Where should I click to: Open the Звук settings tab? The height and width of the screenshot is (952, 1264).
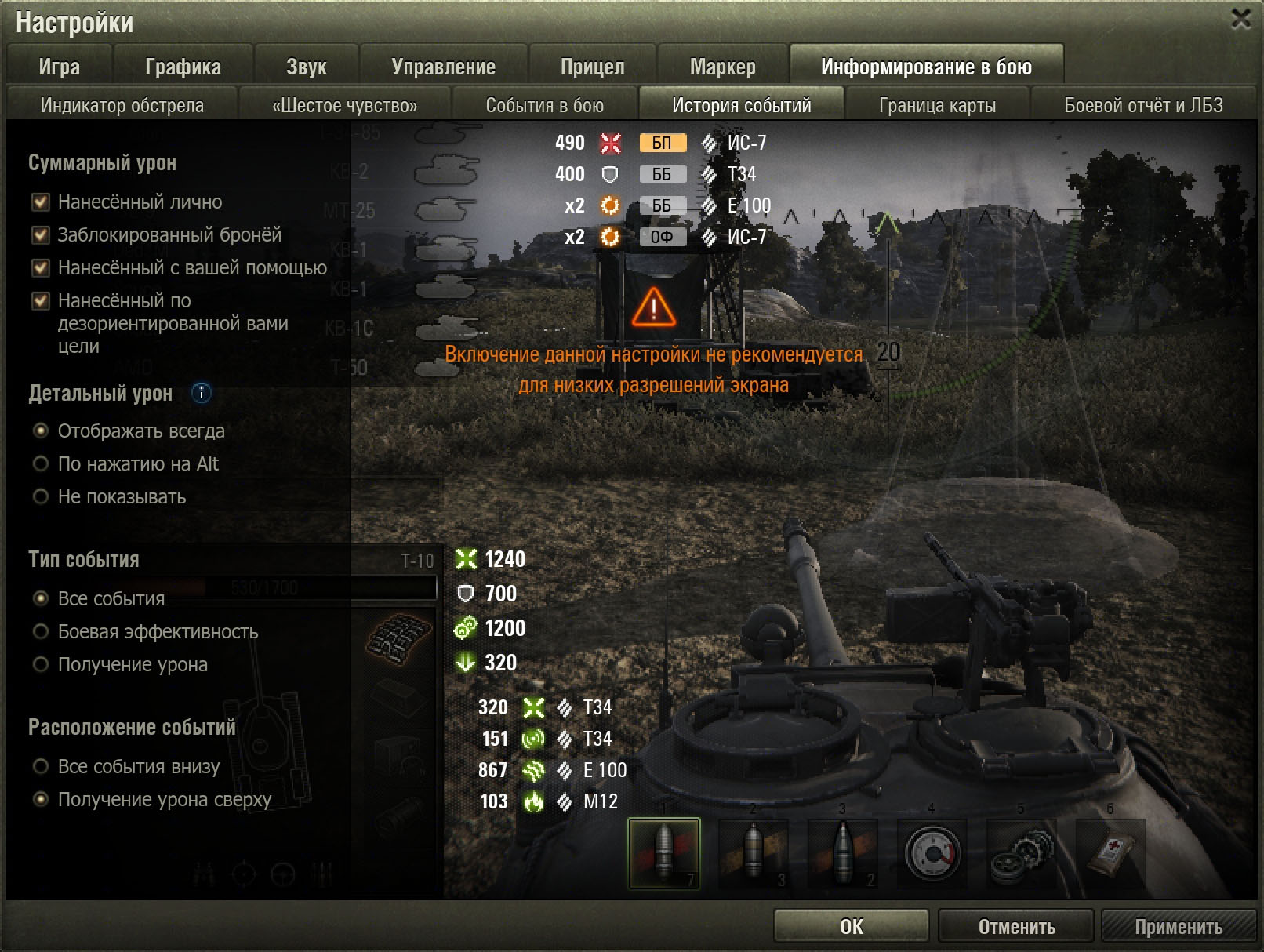point(306,67)
